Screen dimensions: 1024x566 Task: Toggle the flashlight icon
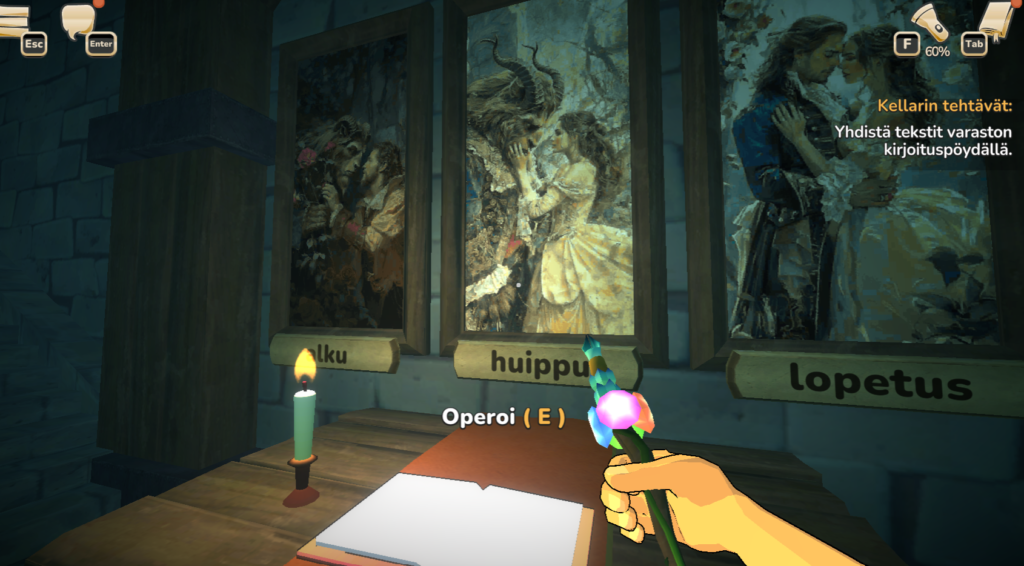929,21
